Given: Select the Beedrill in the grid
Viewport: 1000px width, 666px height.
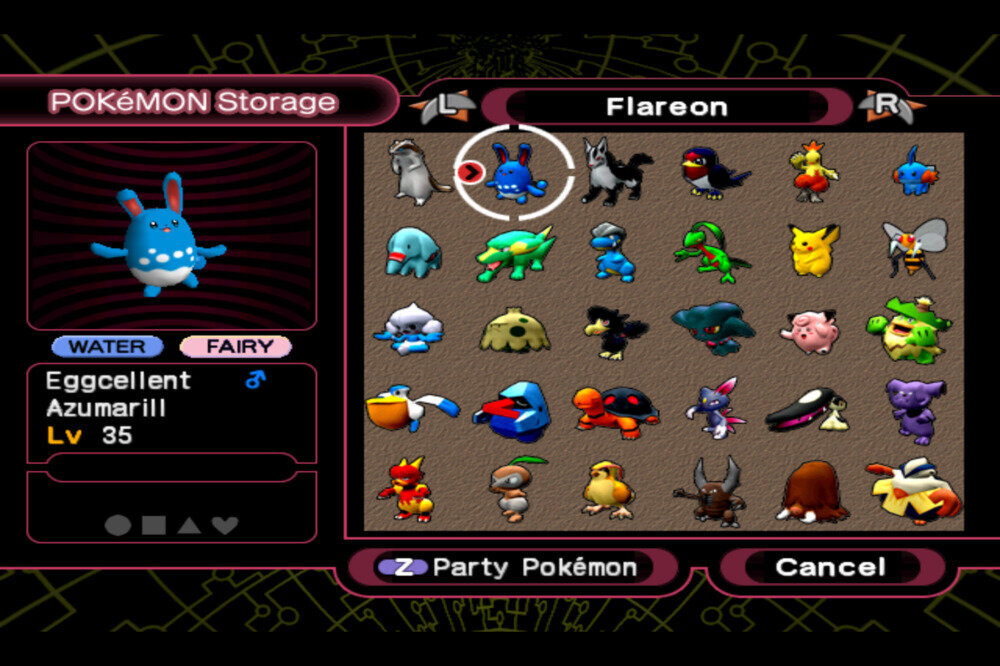Looking at the screenshot, I should (x=914, y=248).
